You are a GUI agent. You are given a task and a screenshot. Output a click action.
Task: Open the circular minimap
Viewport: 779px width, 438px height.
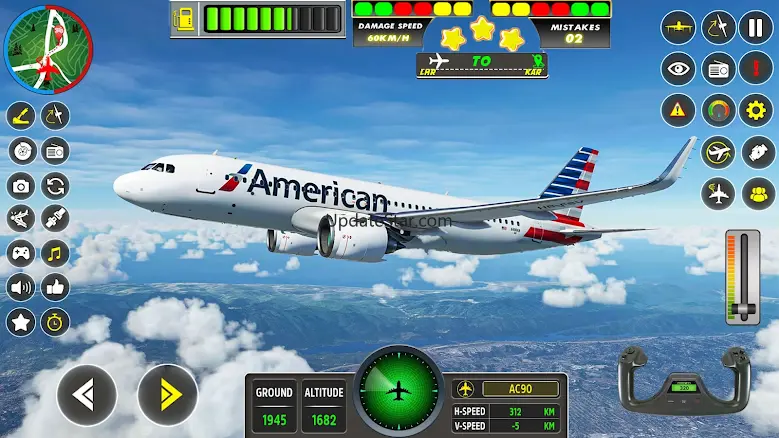pyautogui.click(x=47, y=47)
